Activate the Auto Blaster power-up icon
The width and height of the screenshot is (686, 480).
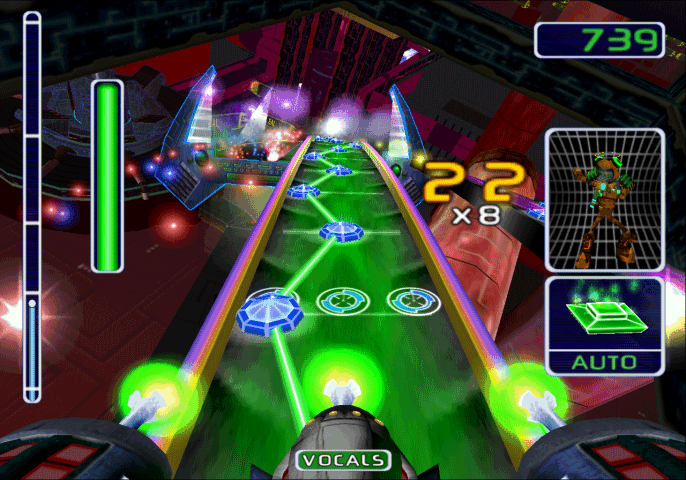(604, 318)
